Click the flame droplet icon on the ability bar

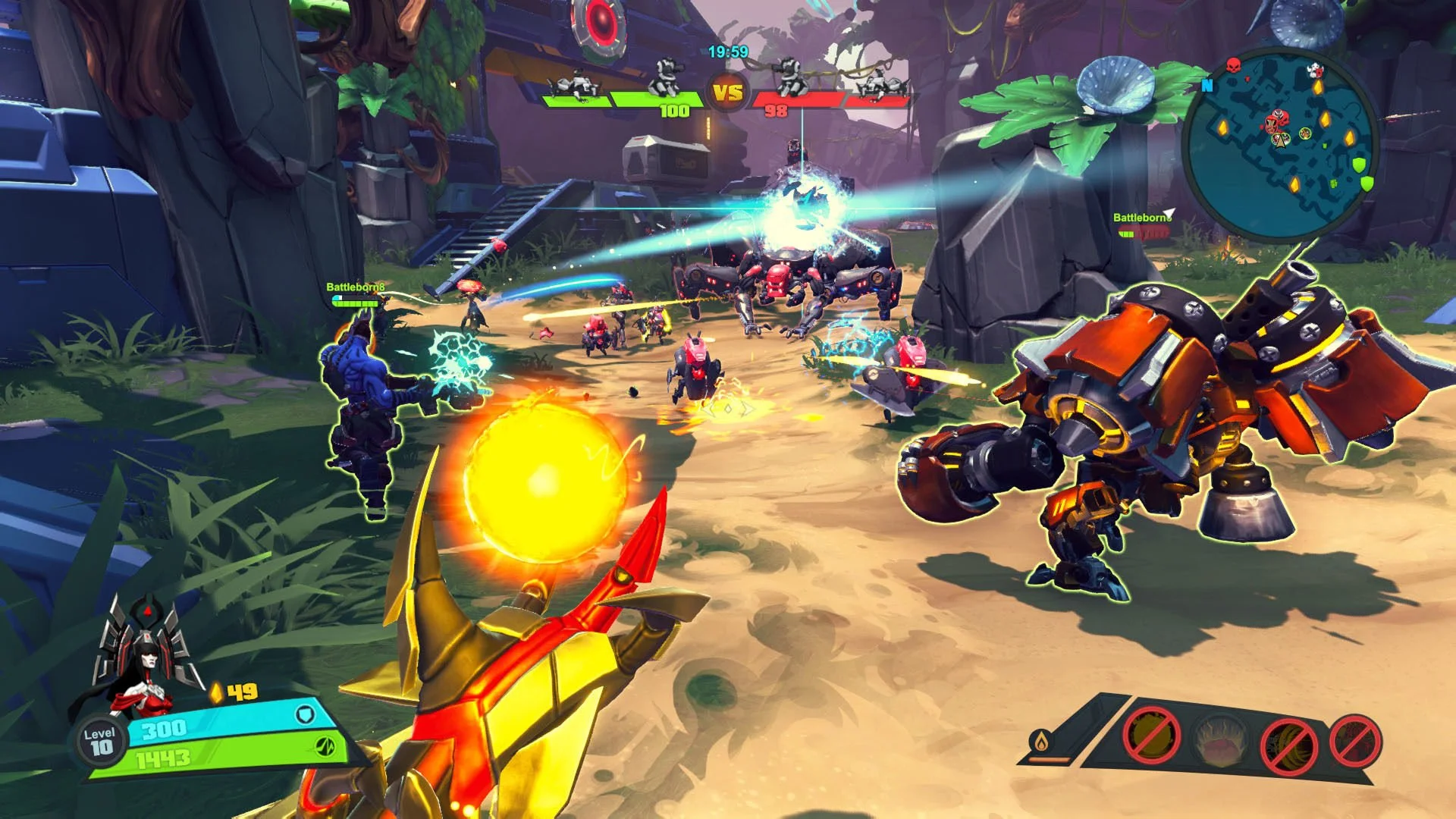[1040, 742]
